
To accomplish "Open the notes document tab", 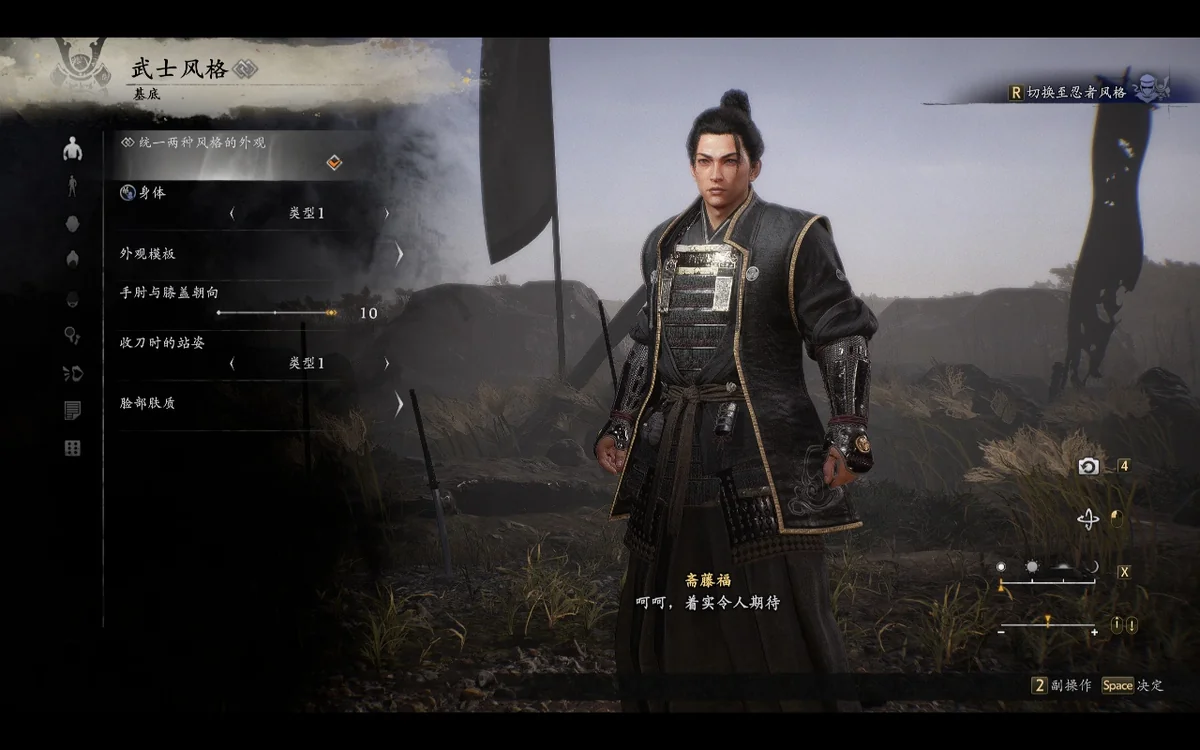I will click(x=72, y=410).
